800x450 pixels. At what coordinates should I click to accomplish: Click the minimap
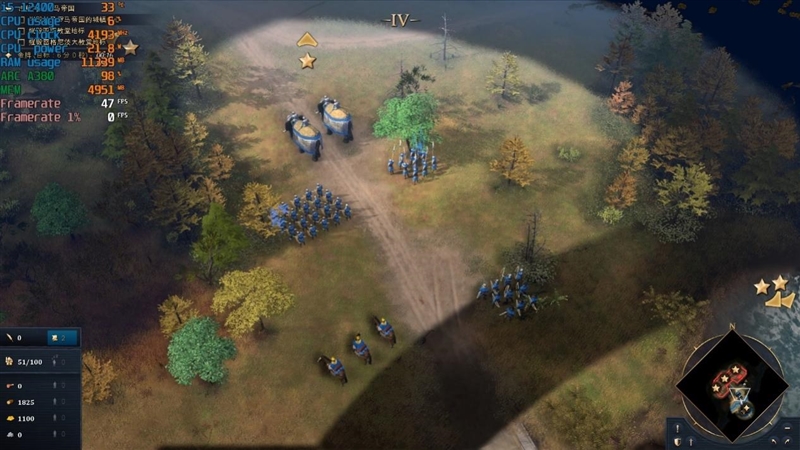pos(731,387)
